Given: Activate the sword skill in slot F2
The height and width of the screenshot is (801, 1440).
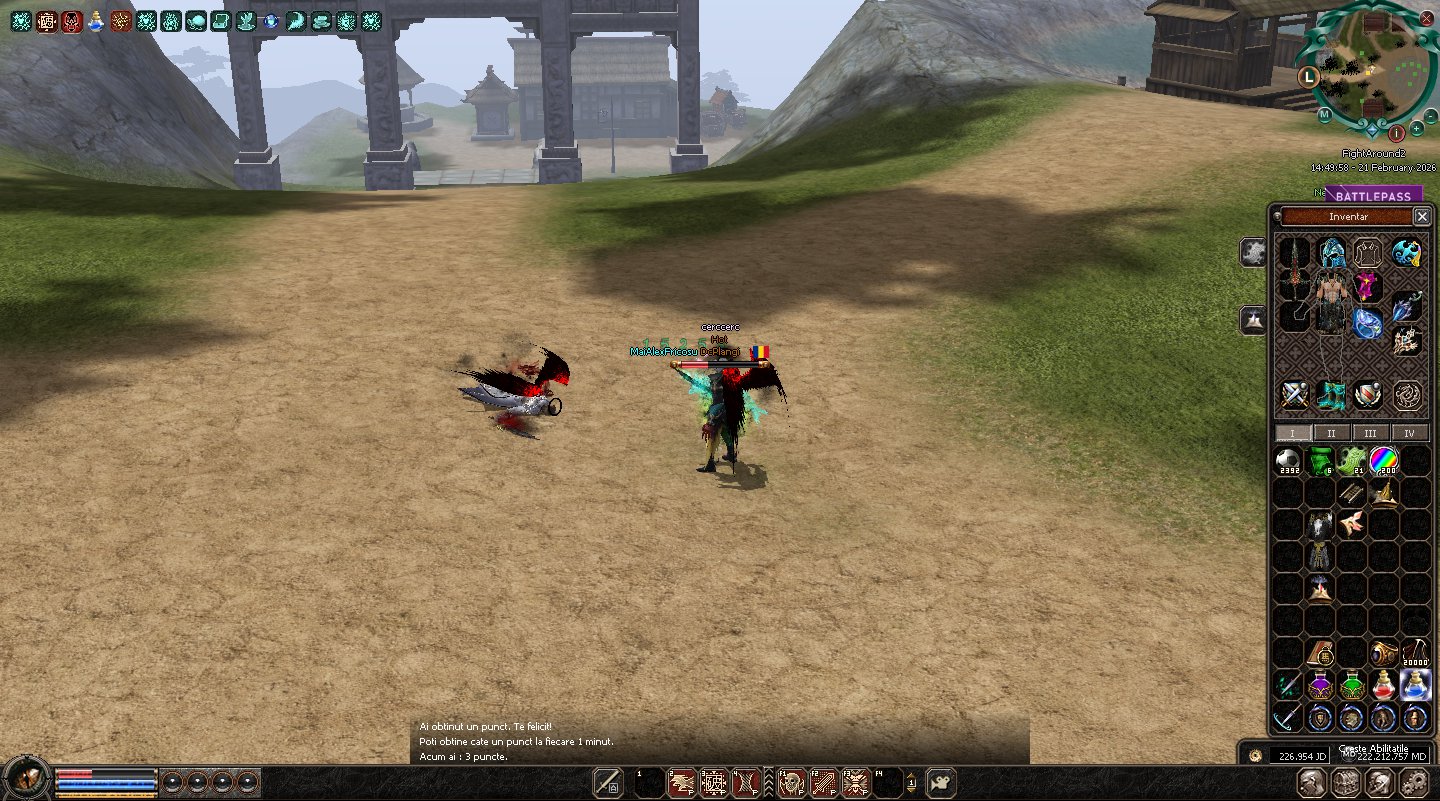Looking at the screenshot, I should tap(823, 783).
